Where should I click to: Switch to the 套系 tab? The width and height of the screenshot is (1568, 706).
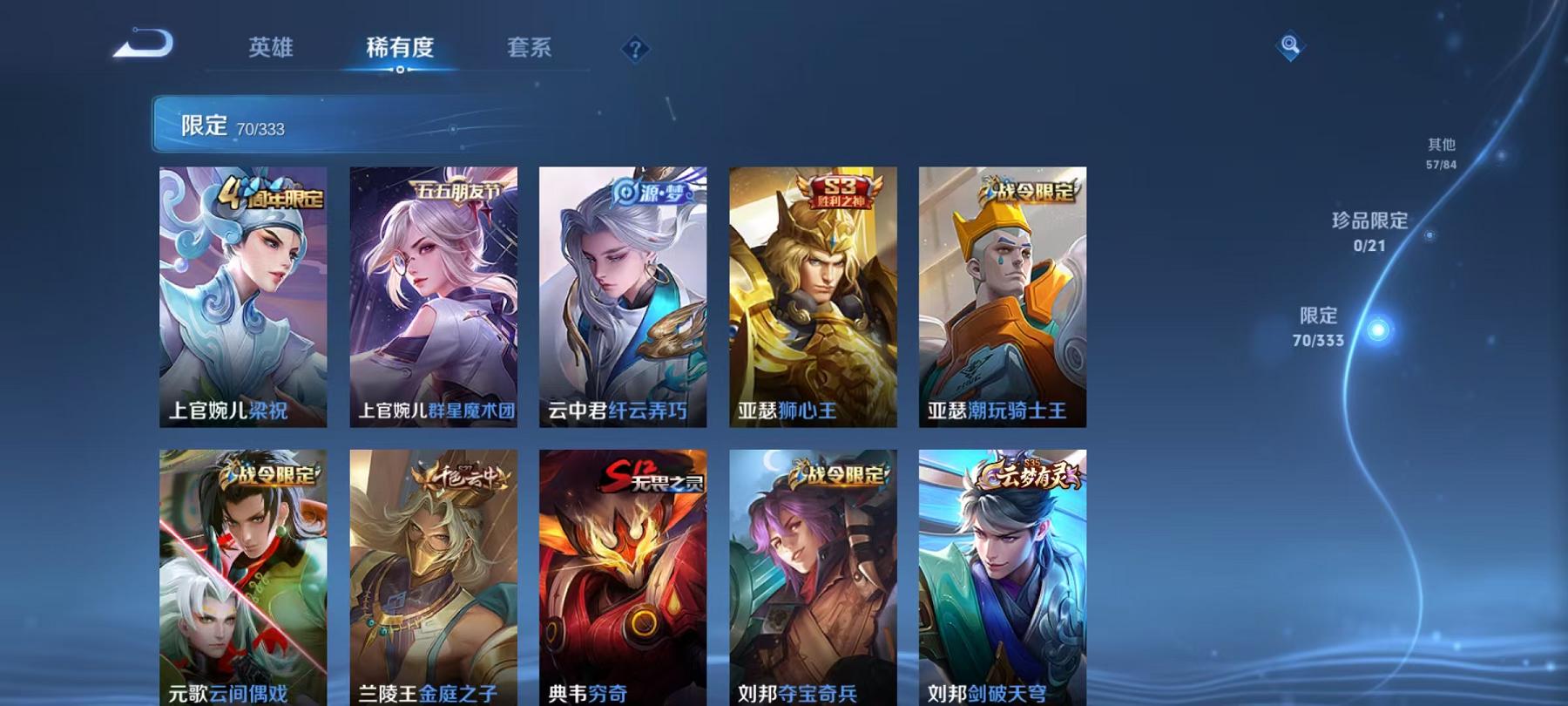(x=531, y=50)
